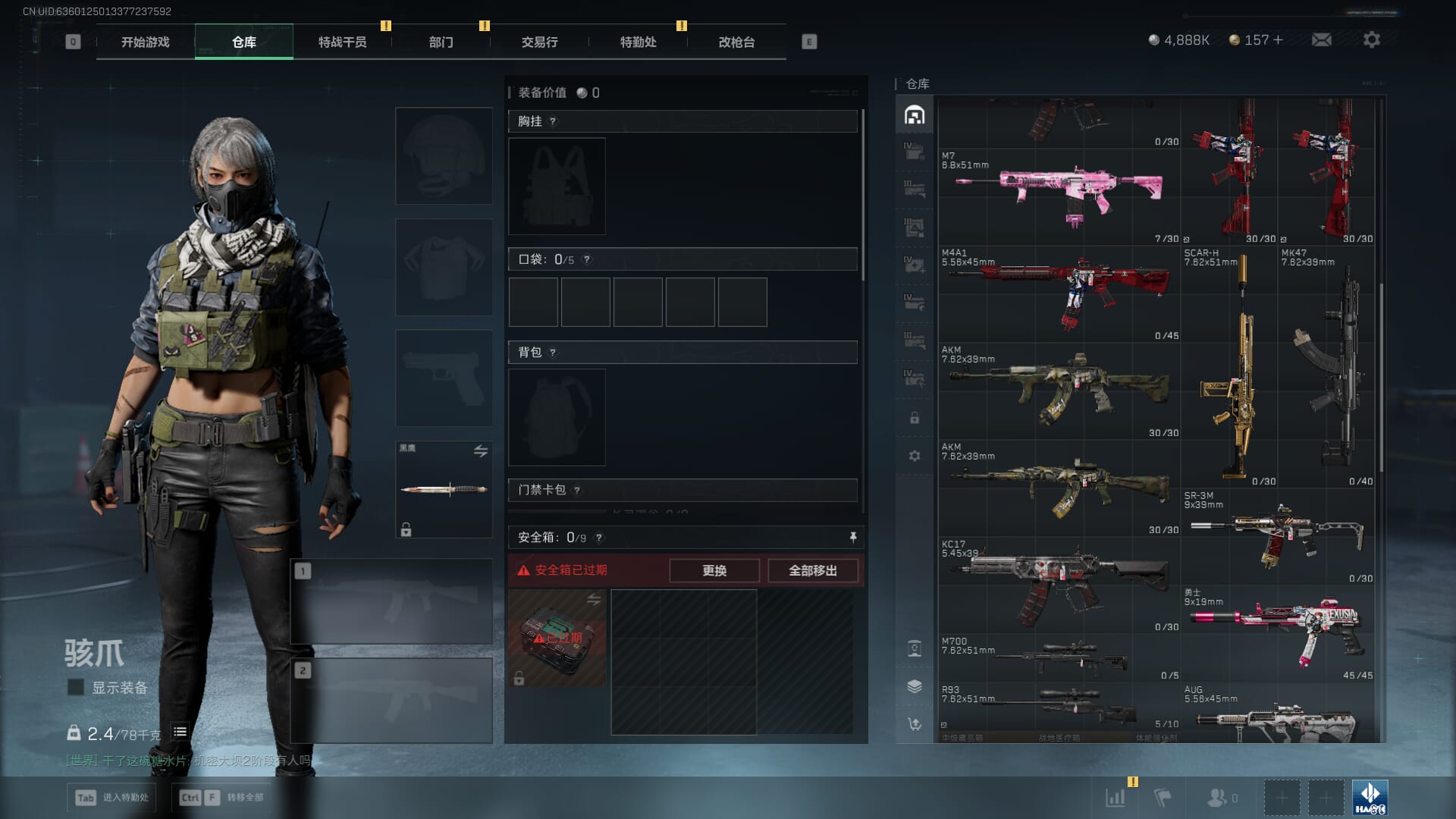The height and width of the screenshot is (819, 1456).
Task: Click the 更换 safe box button
Action: point(714,570)
